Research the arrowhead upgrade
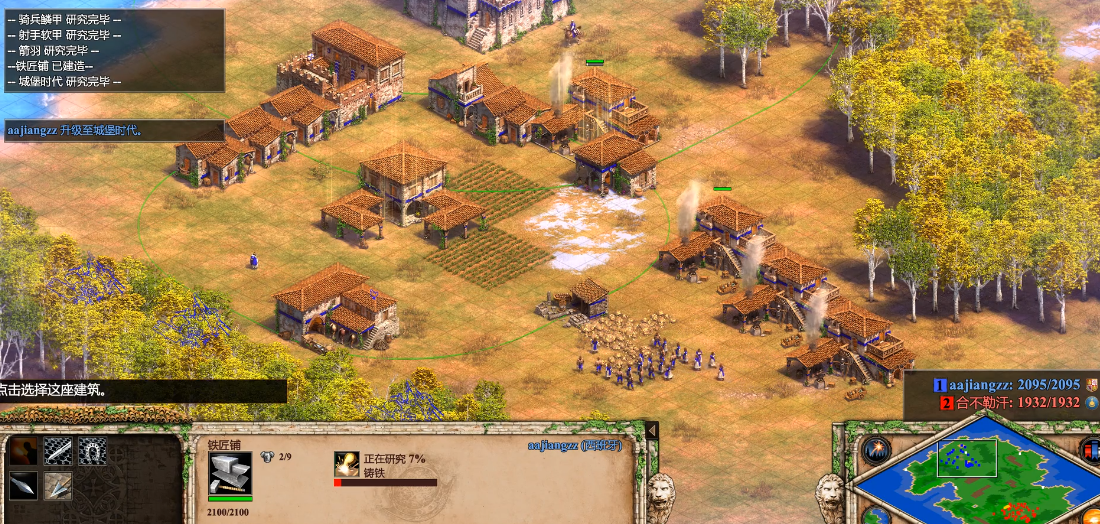Screen dimensions: 1100x524 (x=24, y=485)
